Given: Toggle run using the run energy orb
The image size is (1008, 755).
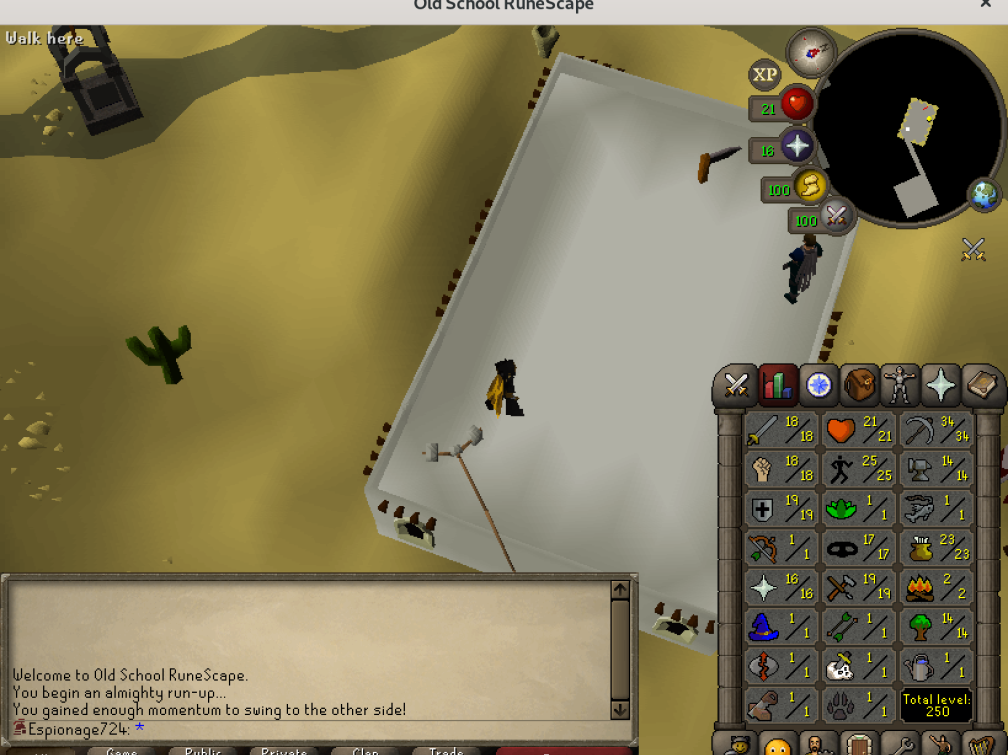Looking at the screenshot, I should (x=808, y=186).
